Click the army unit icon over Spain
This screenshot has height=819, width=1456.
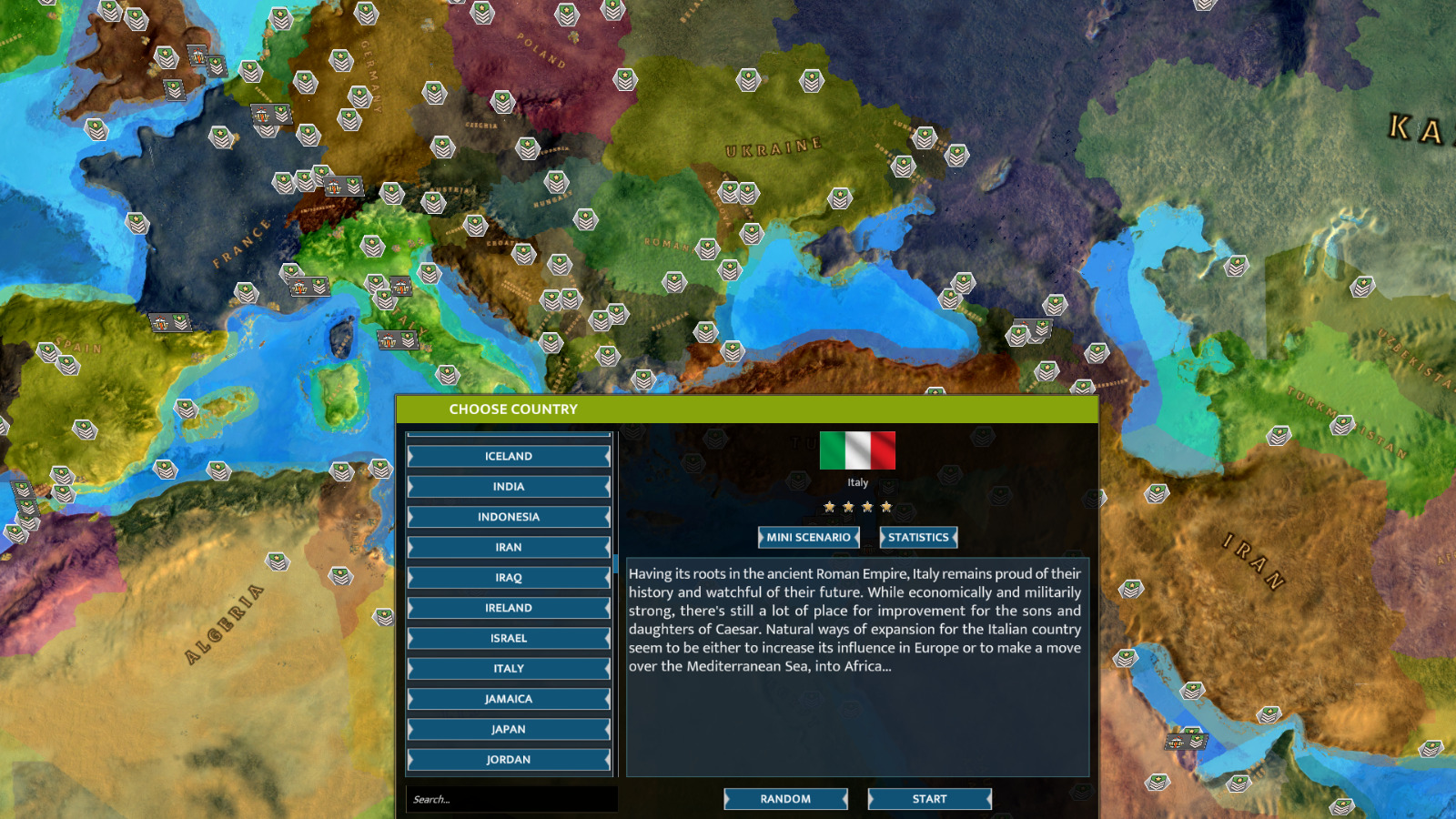pos(49,353)
